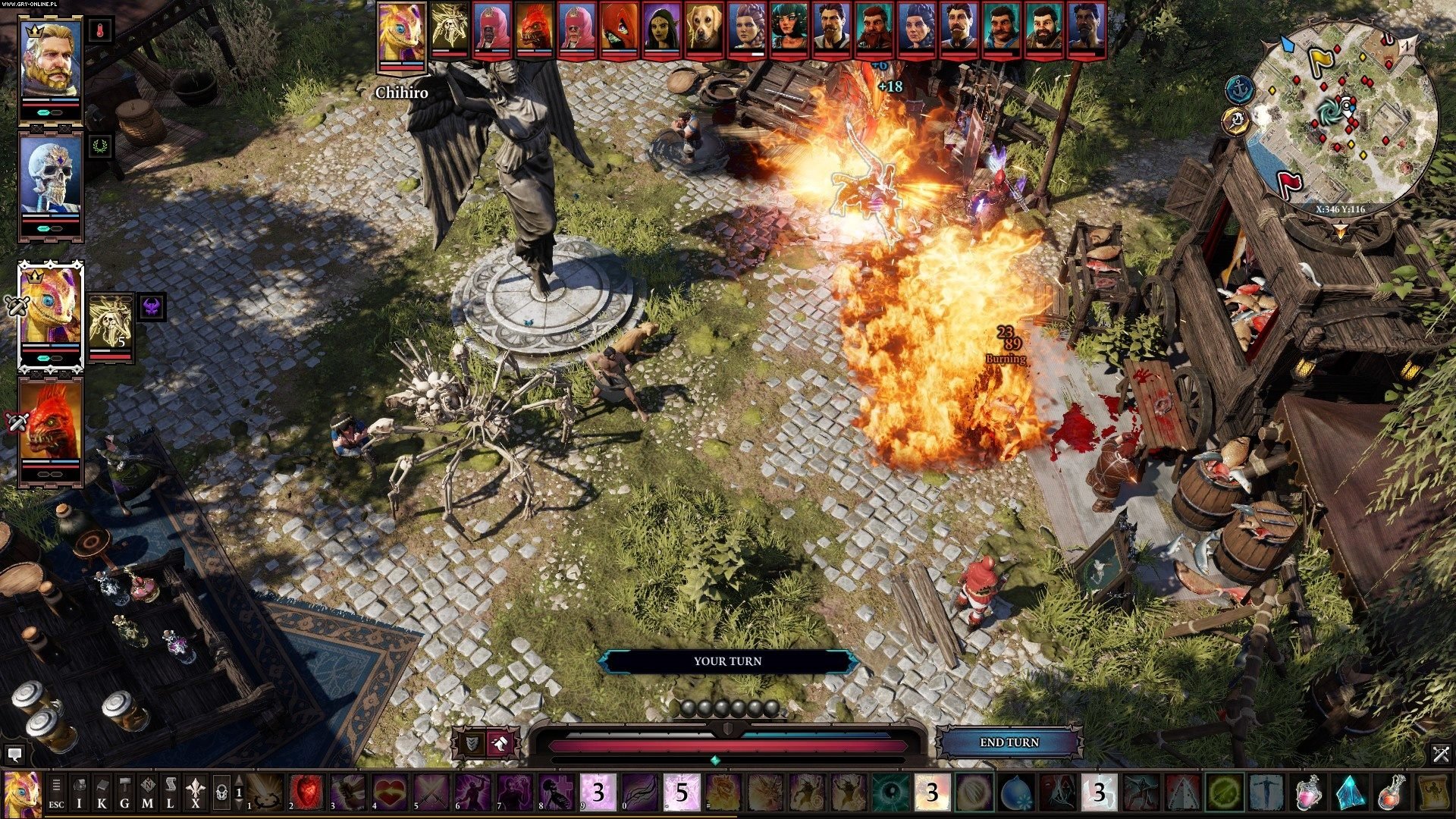
Task: Use the pink potion in the hotbar
Action: [x=1308, y=792]
